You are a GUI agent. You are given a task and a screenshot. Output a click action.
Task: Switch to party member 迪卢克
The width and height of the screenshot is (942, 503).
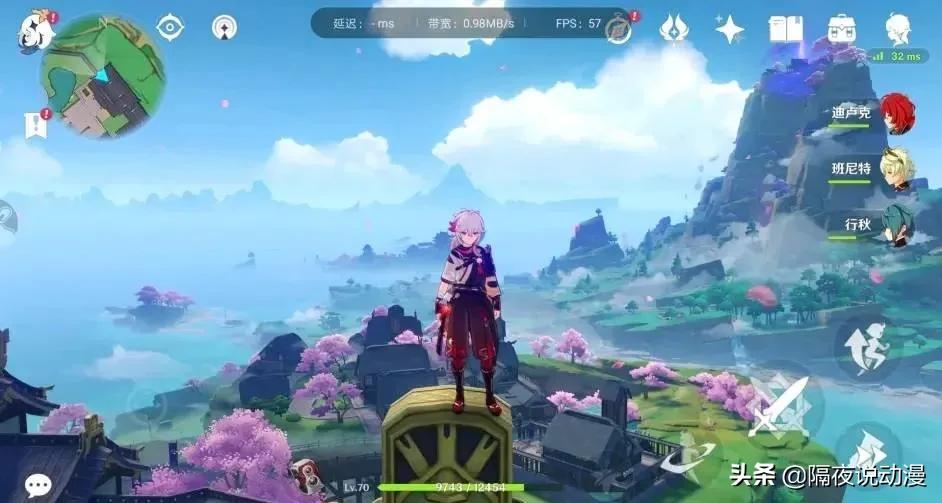click(897, 113)
